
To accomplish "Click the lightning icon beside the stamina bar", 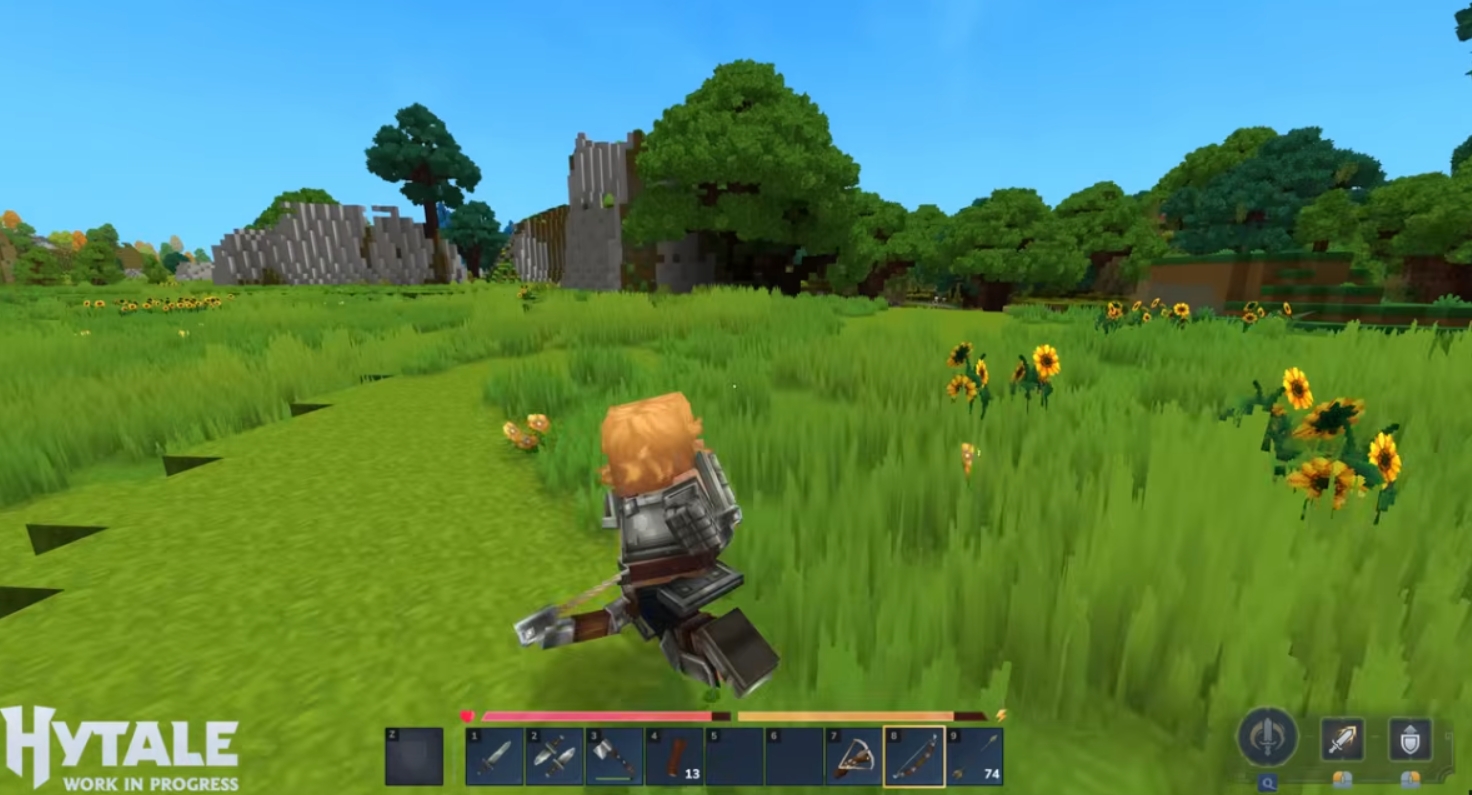I will click(1001, 715).
